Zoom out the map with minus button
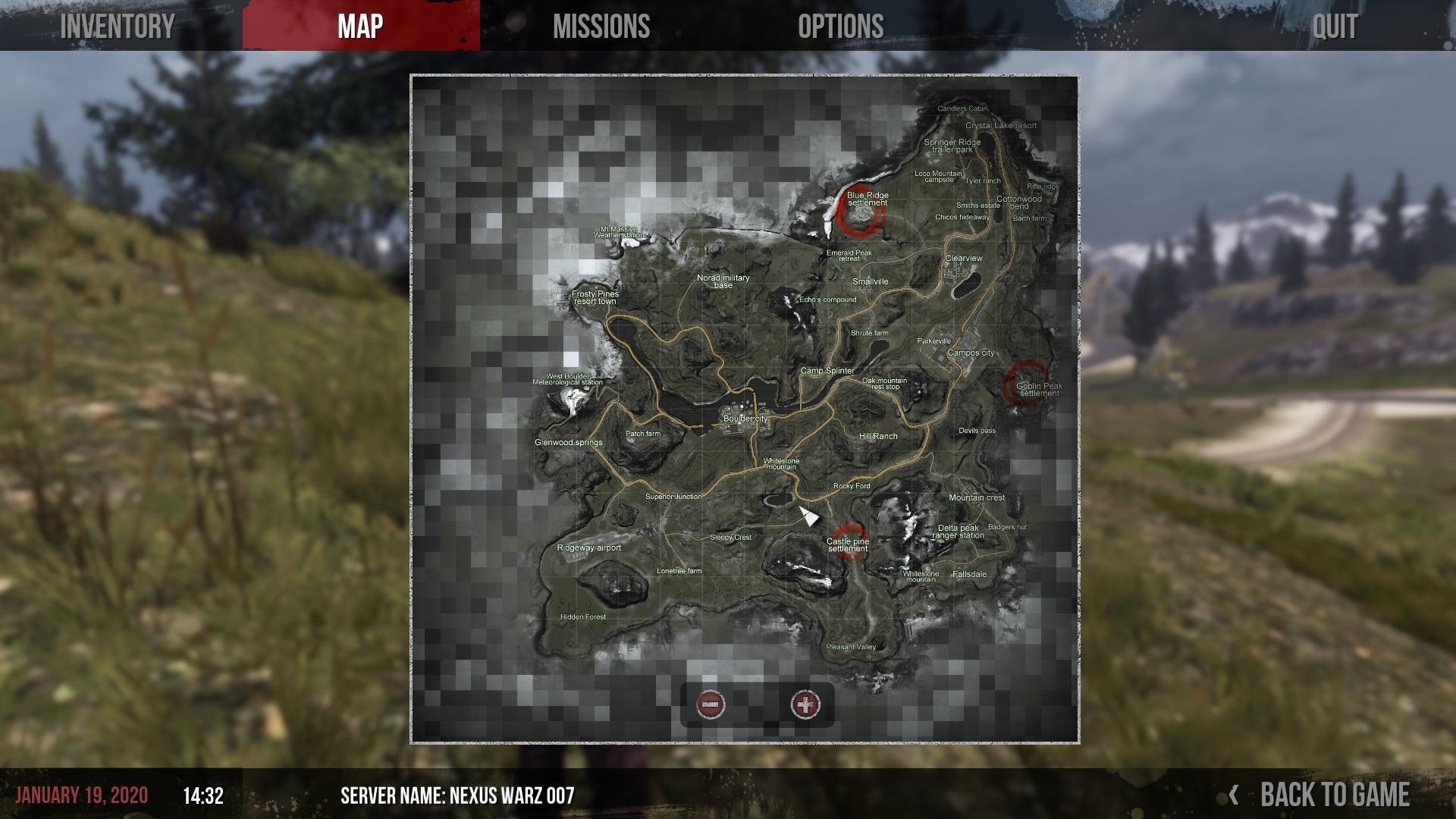 (711, 704)
